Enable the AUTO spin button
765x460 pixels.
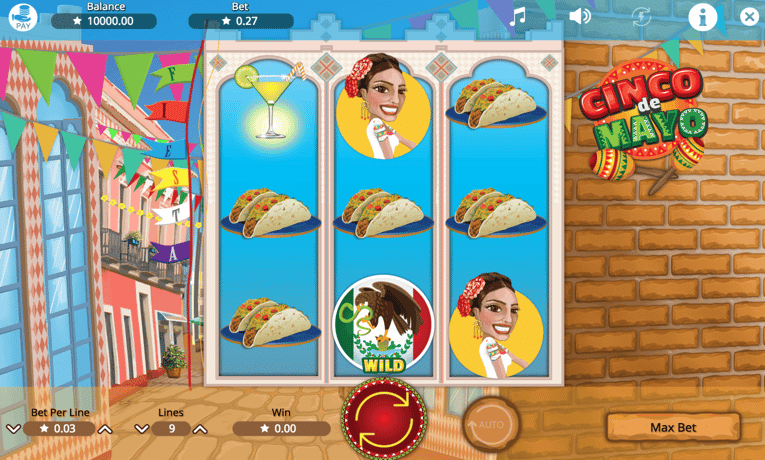[x=490, y=425]
